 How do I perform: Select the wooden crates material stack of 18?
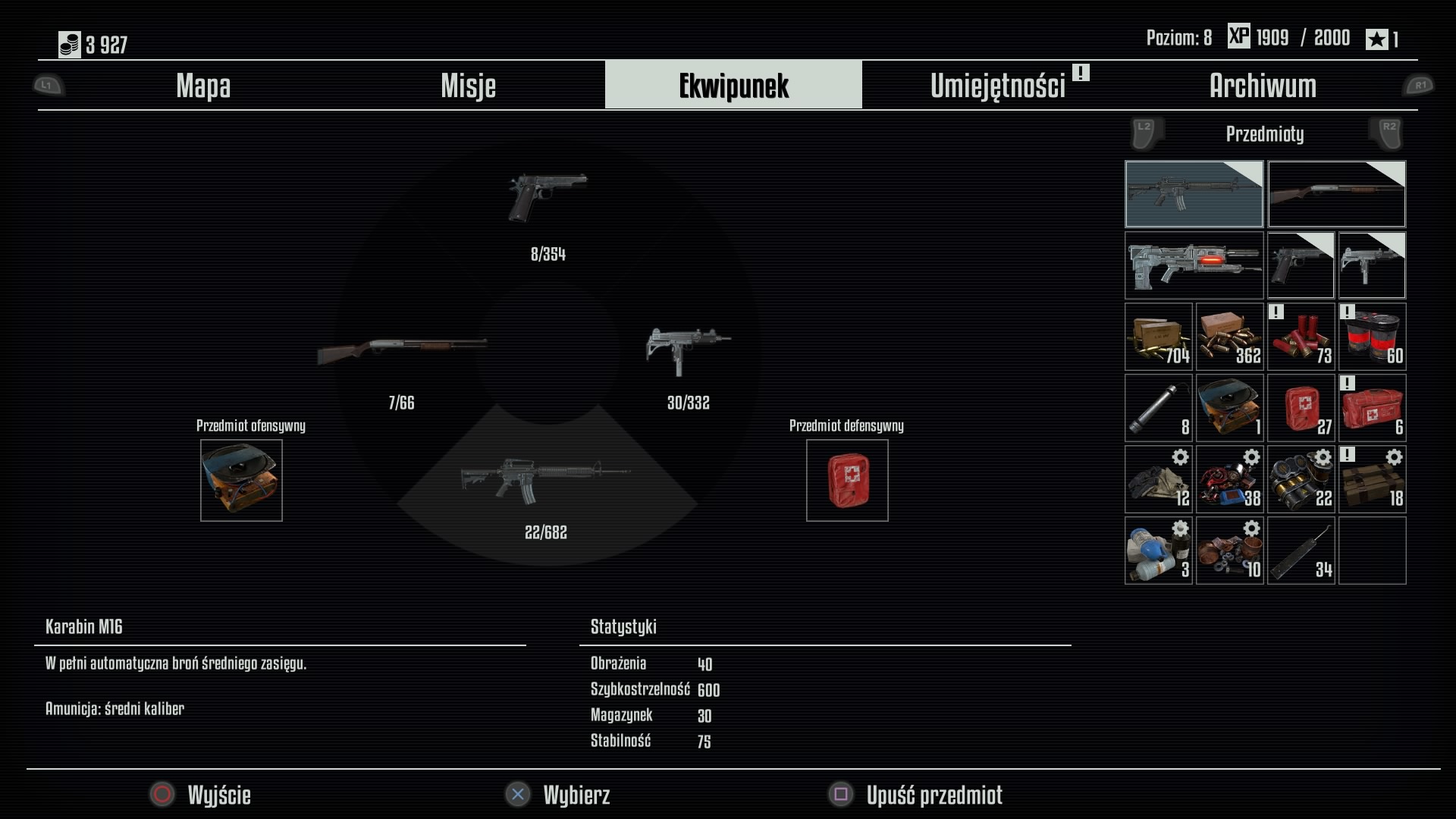pos(1372,479)
